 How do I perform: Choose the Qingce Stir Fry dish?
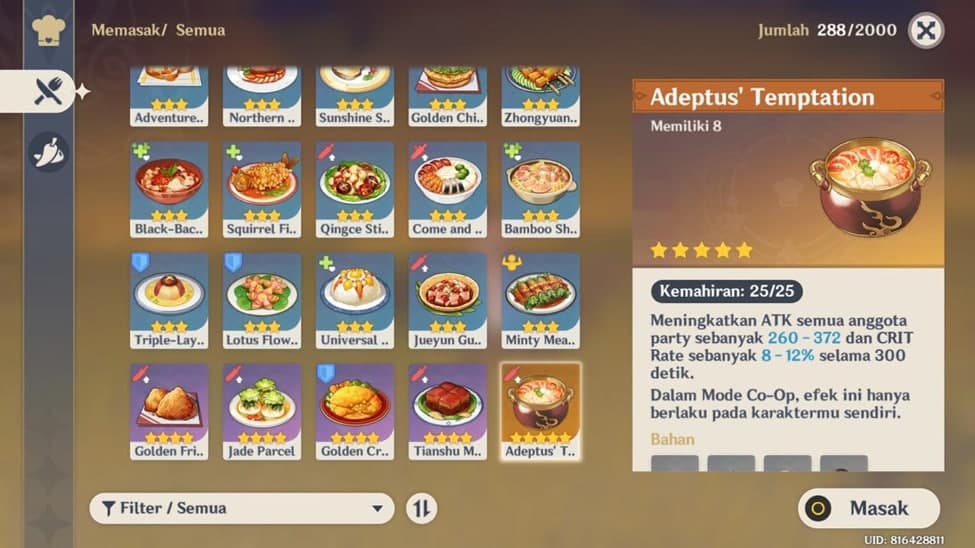click(355, 188)
